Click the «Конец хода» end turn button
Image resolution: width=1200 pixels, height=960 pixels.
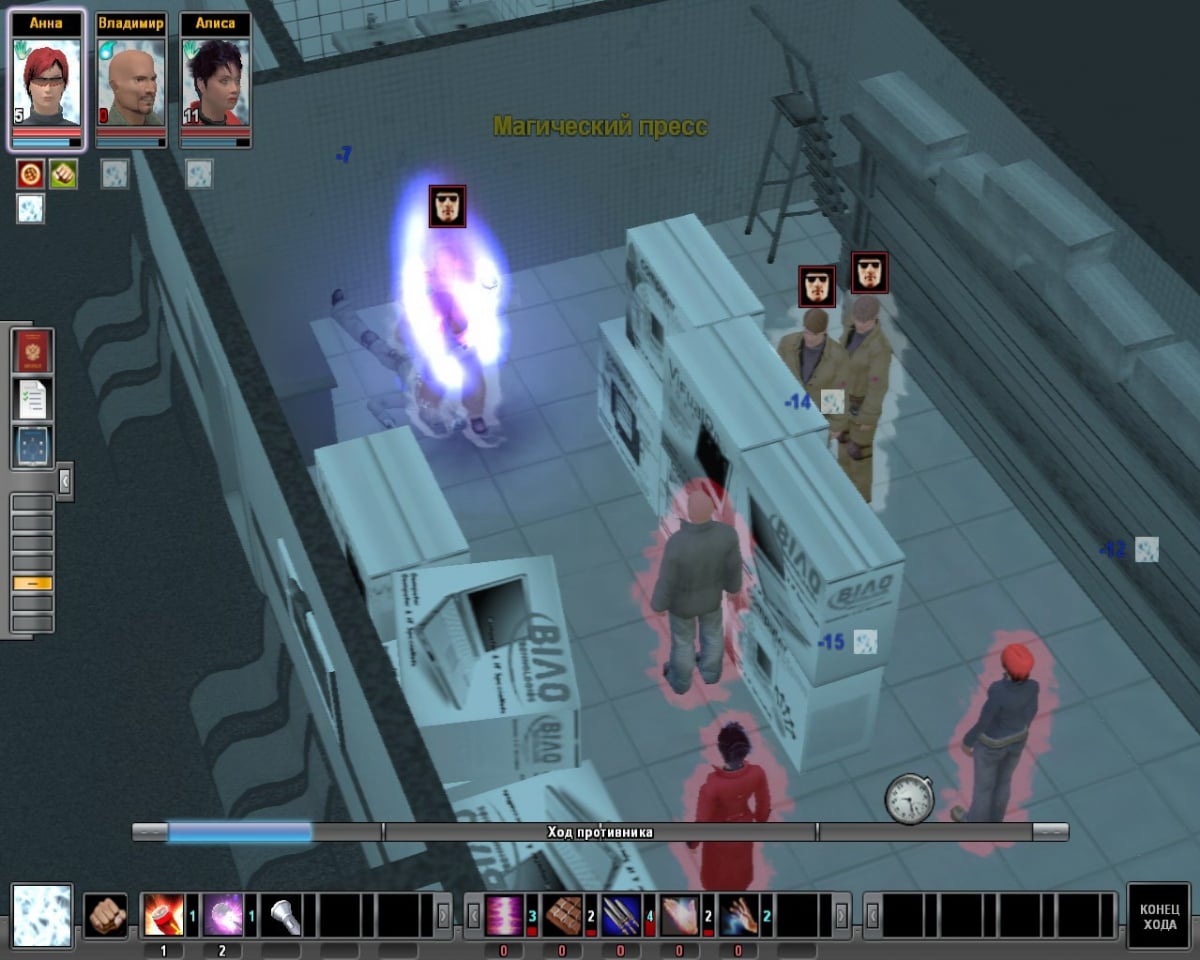pos(1160,915)
